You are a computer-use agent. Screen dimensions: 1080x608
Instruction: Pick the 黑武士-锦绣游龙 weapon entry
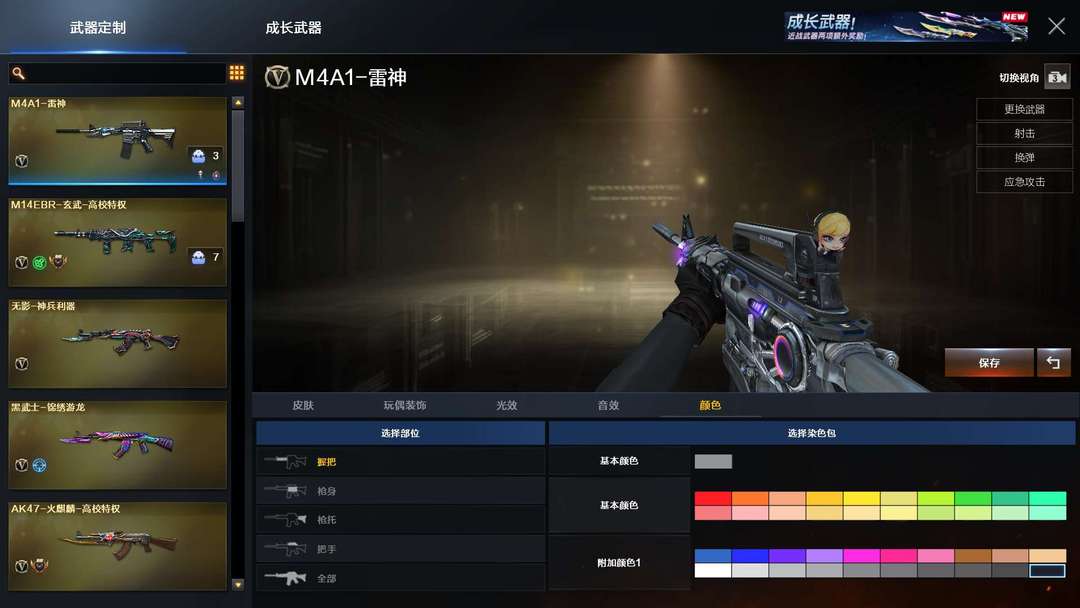click(118, 444)
